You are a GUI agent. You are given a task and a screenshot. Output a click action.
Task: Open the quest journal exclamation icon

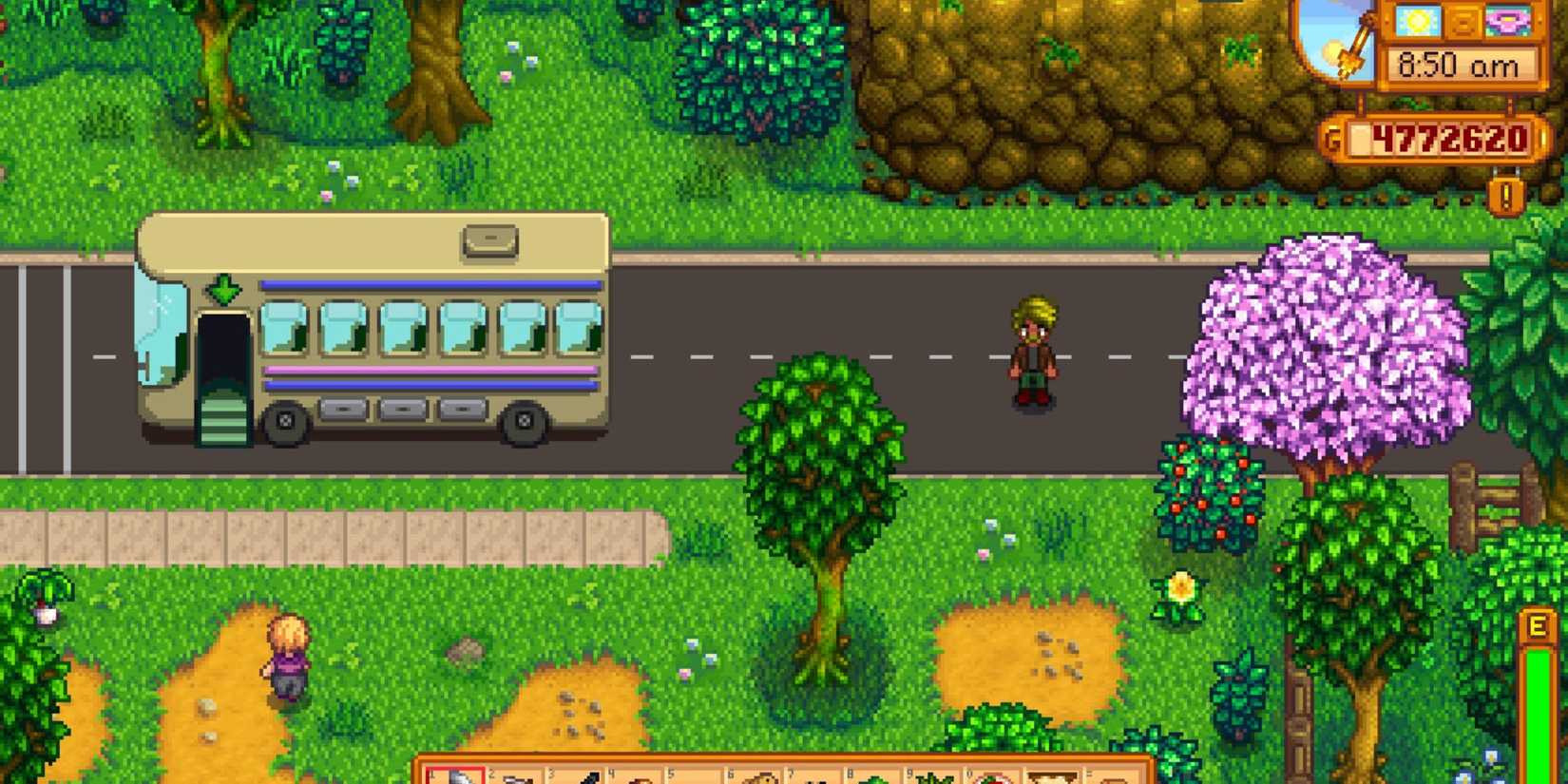(1505, 196)
